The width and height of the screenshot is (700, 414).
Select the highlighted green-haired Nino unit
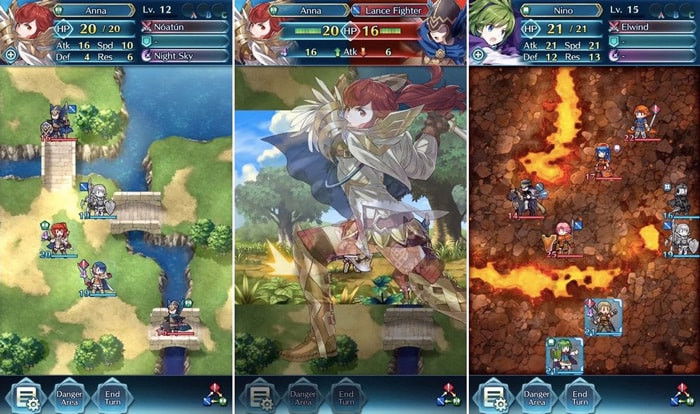tap(562, 355)
